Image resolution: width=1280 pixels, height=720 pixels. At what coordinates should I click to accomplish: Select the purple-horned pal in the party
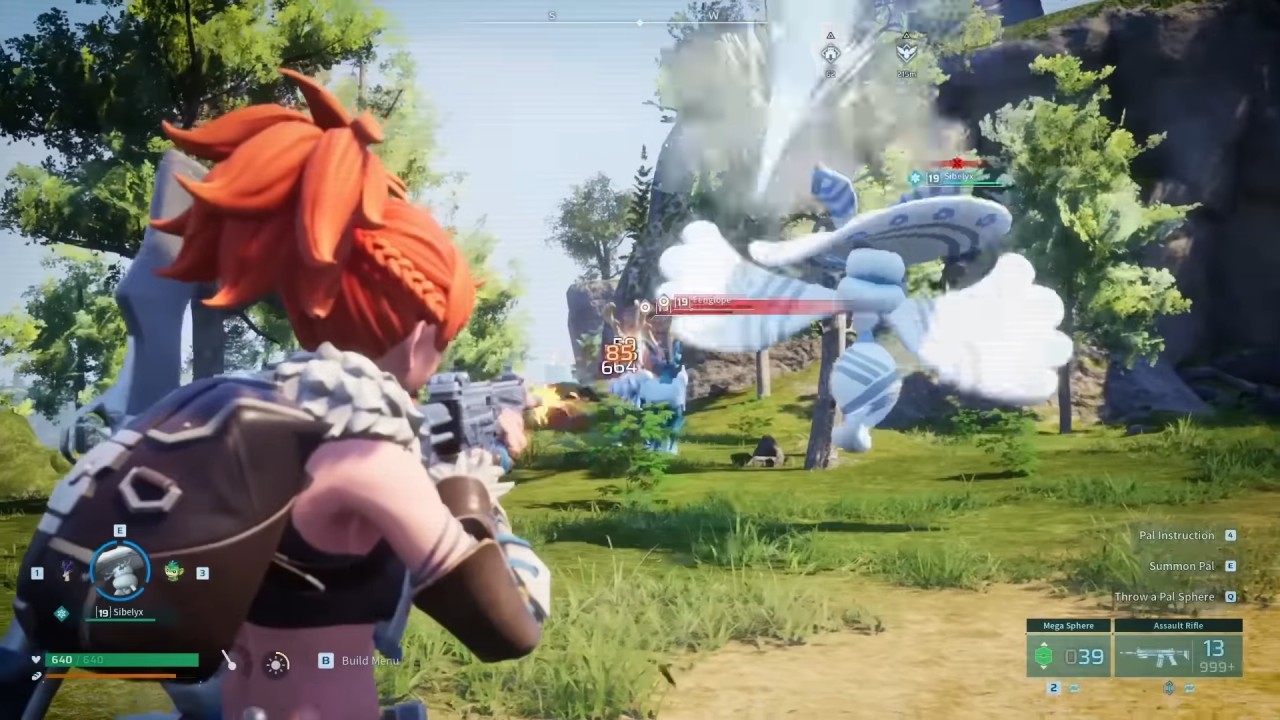coord(67,571)
